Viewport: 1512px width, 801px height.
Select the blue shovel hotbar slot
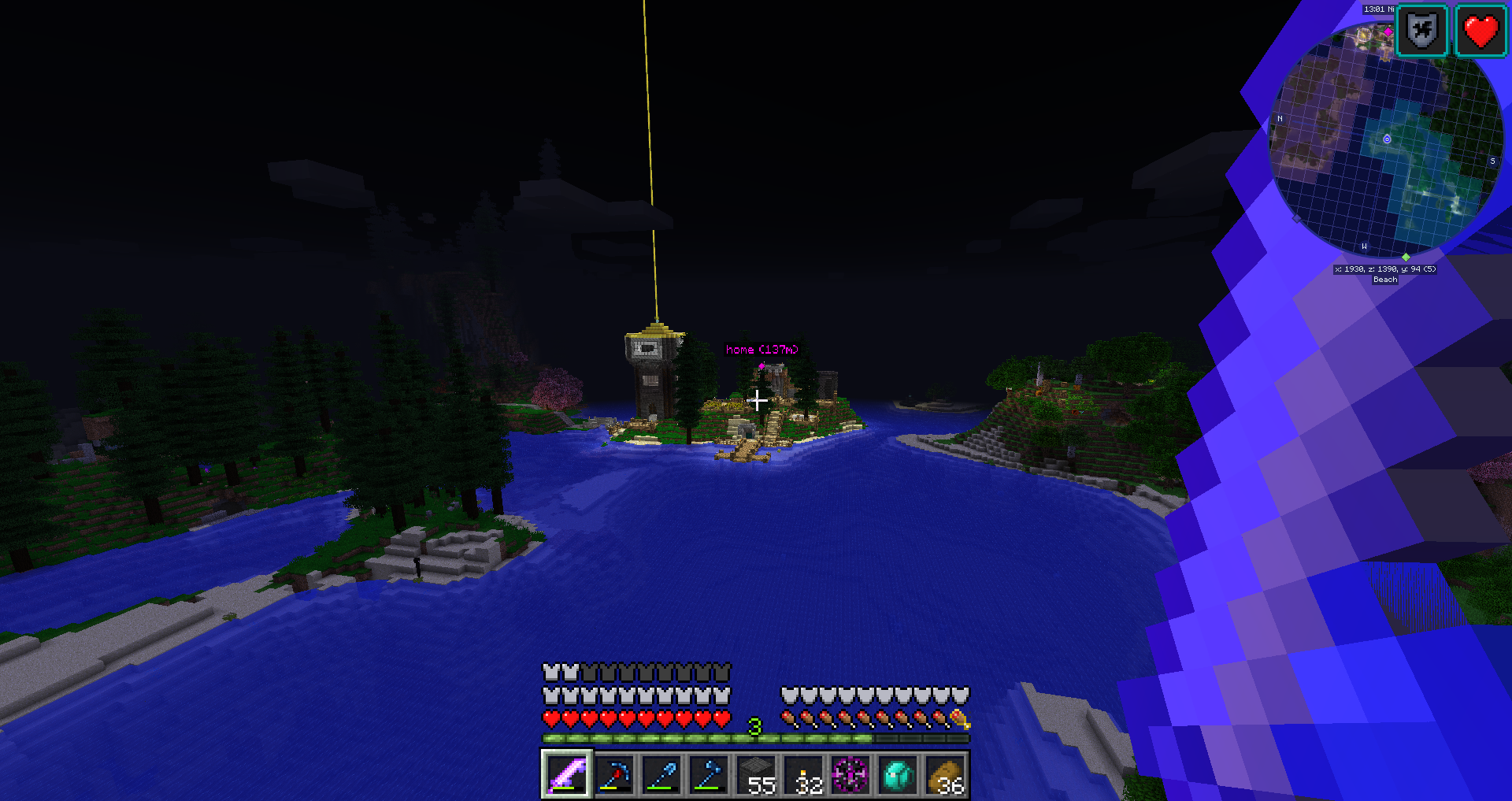point(661,775)
